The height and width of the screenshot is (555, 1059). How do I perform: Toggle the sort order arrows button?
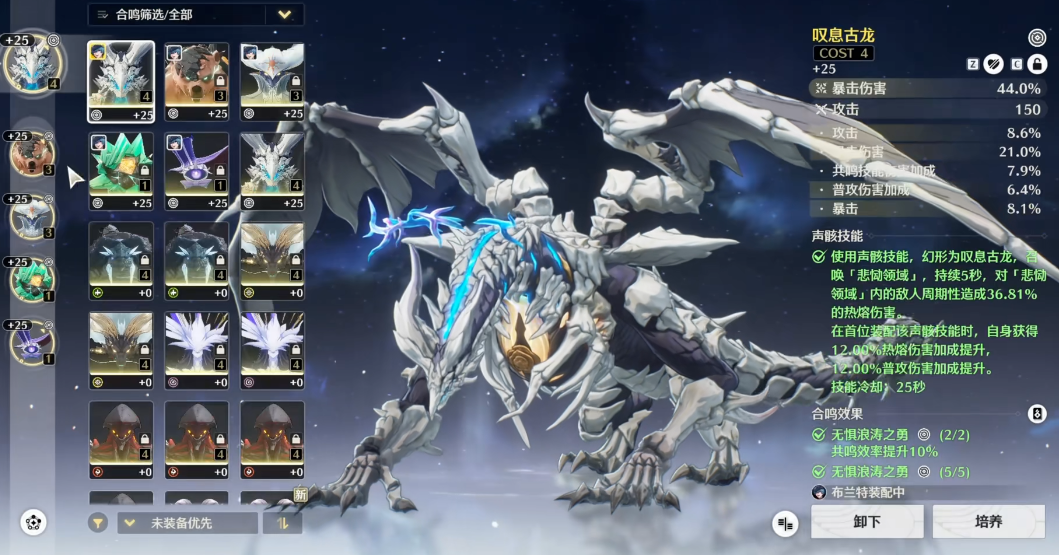282,522
